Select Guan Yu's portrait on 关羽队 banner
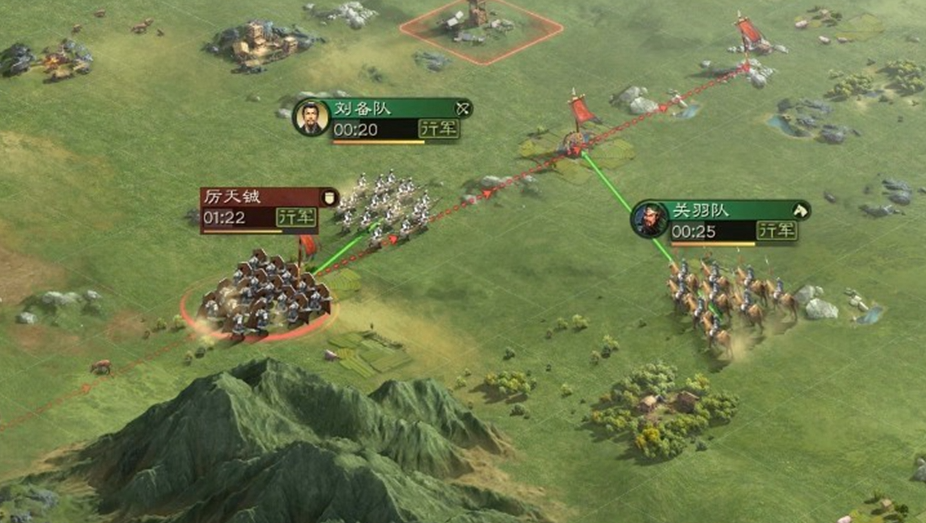 649,219
